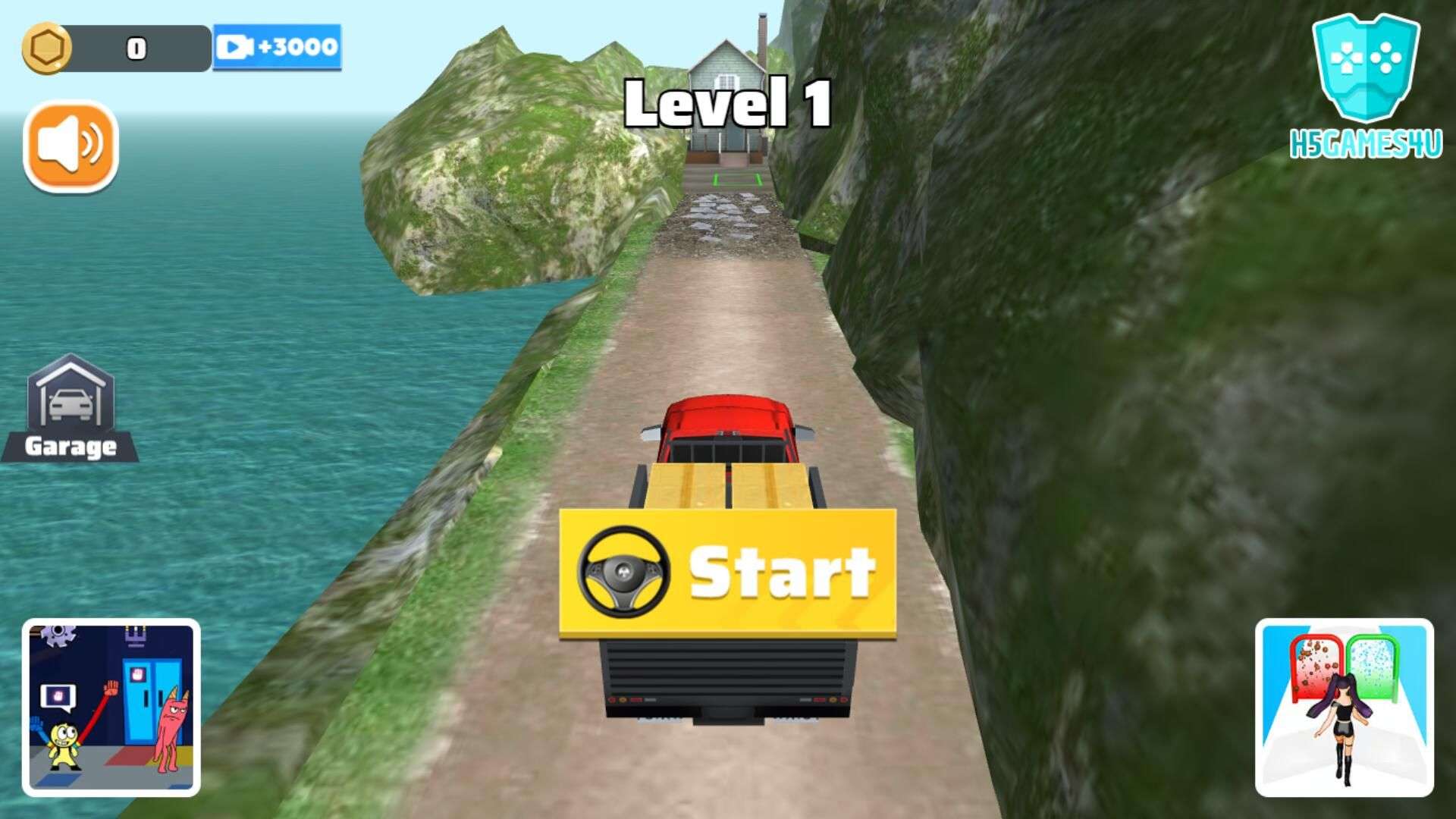
Task: Open the Garage
Action: pyautogui.click(x=71, y=409)
